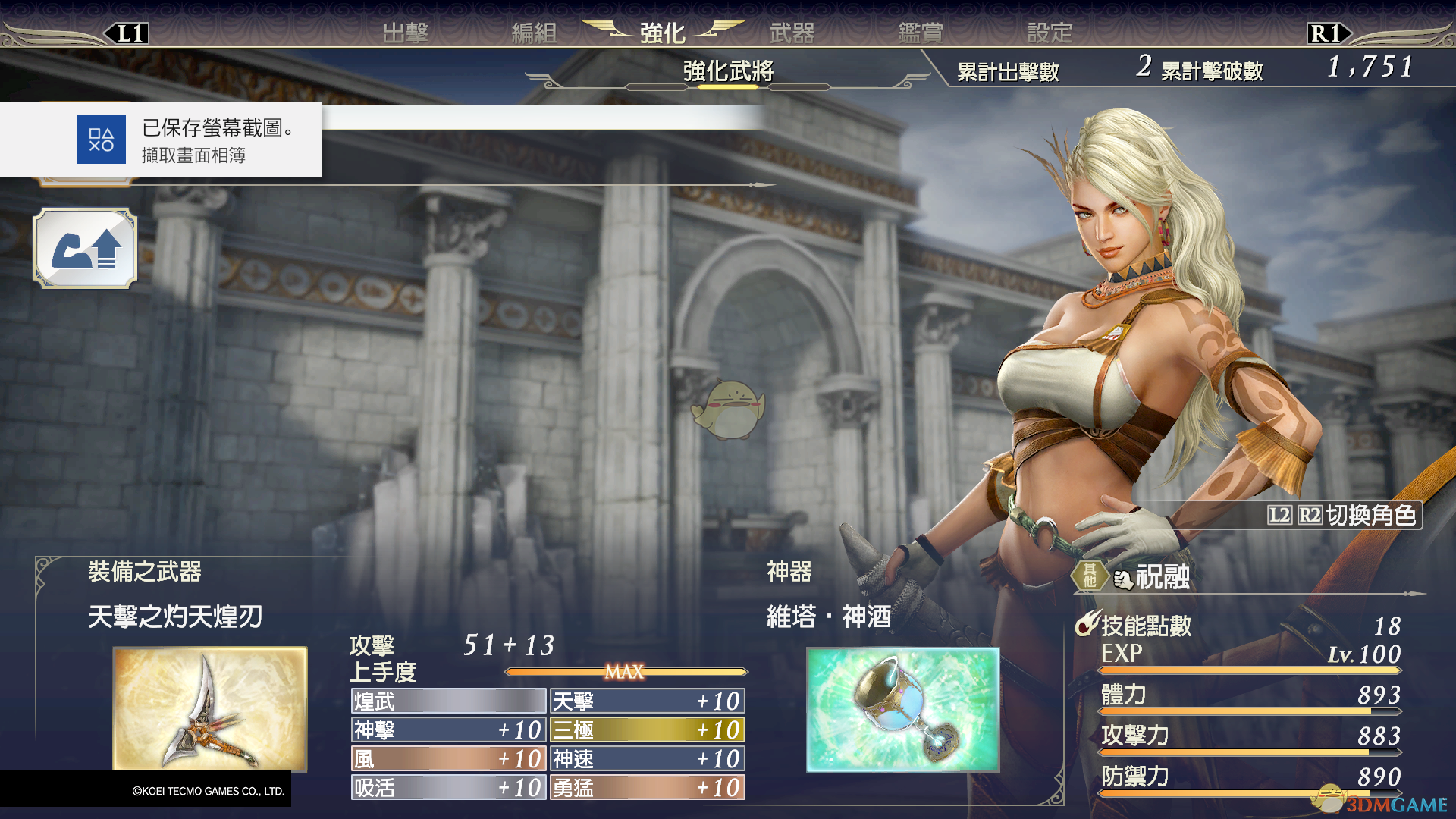Select the 煌武 weapon attribute slot
The height and width of the screenshot is (819, 1456).
click(x=448, y=701)
